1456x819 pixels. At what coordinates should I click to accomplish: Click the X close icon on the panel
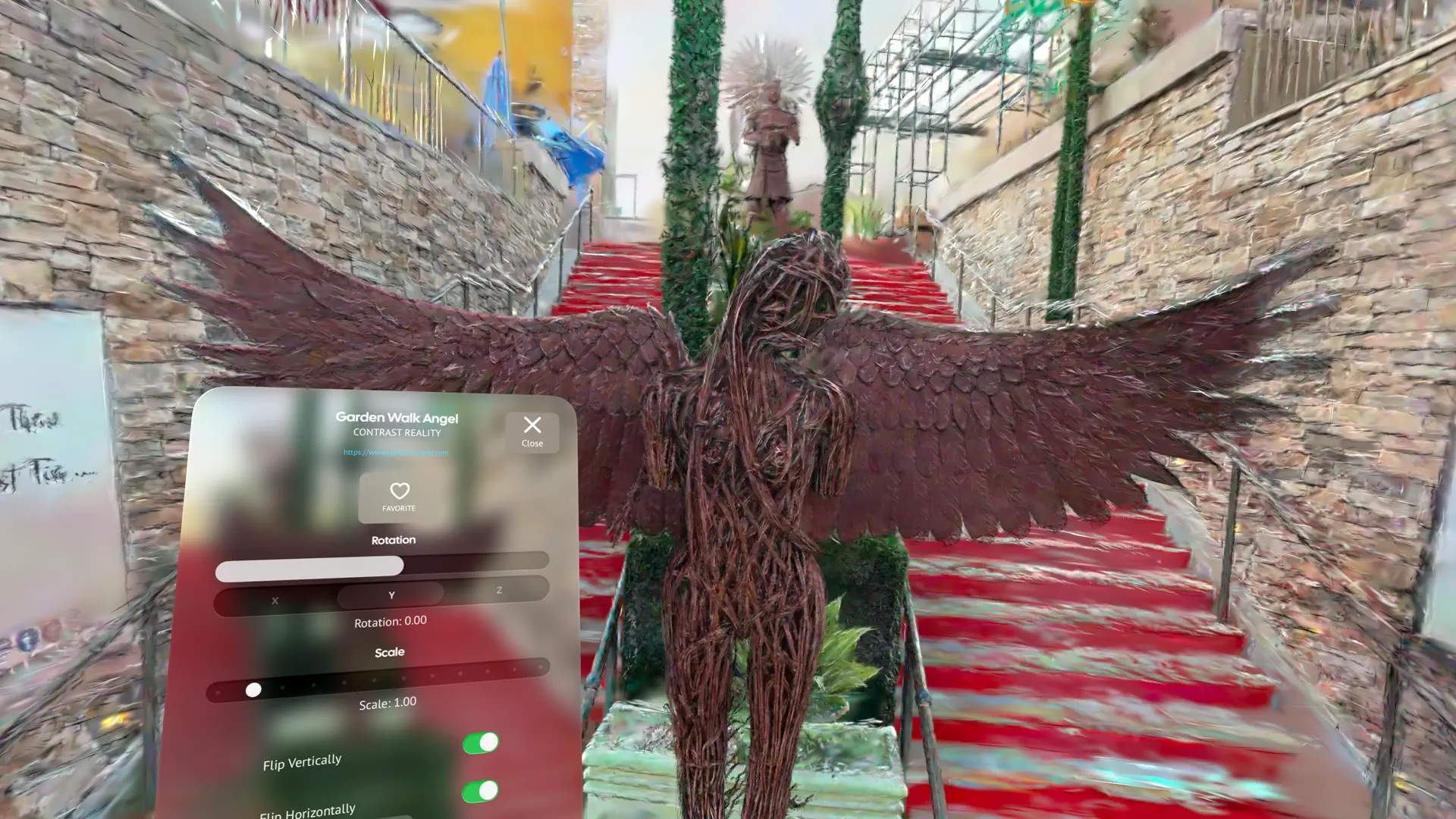[x=532, y=425]
